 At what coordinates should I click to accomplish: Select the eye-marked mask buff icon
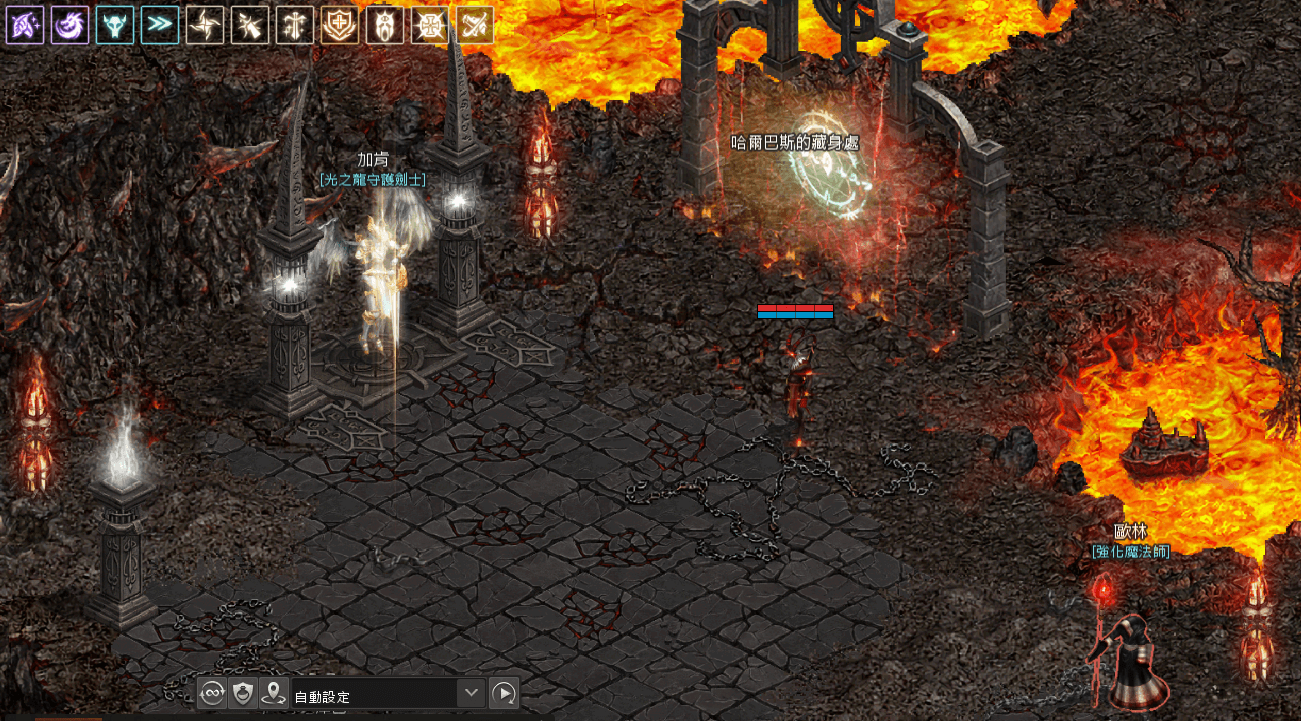click(x=385, y=25)
